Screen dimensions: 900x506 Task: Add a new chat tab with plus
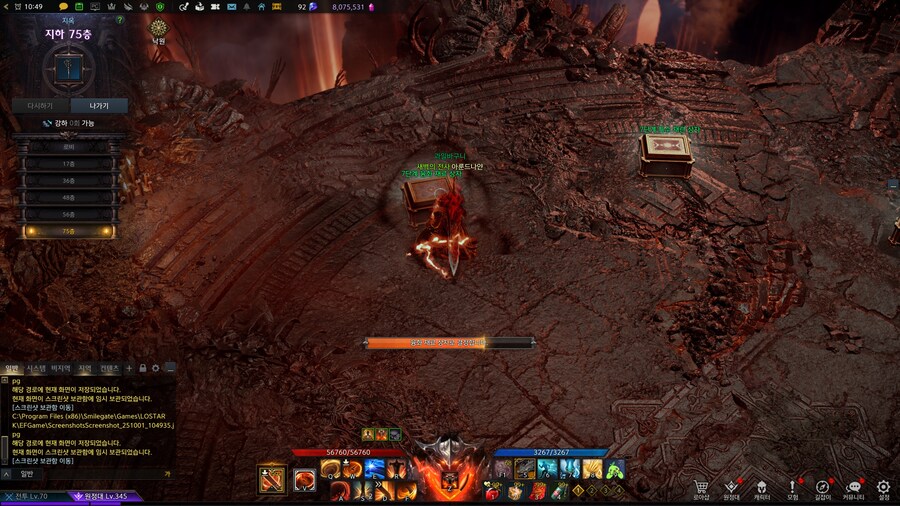(x=129, y=368)
